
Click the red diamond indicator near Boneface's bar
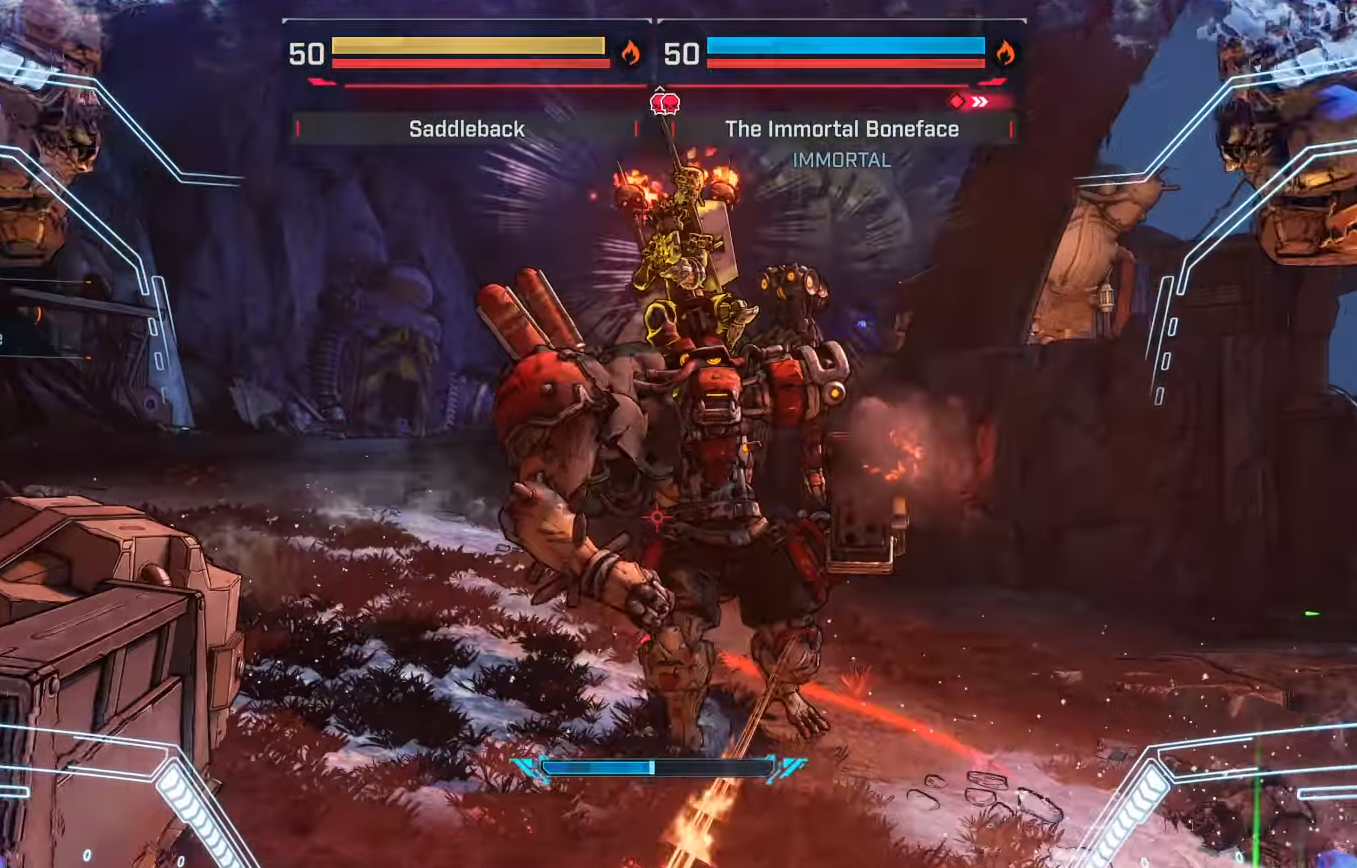pyautogui.click(x=958, y=100)
